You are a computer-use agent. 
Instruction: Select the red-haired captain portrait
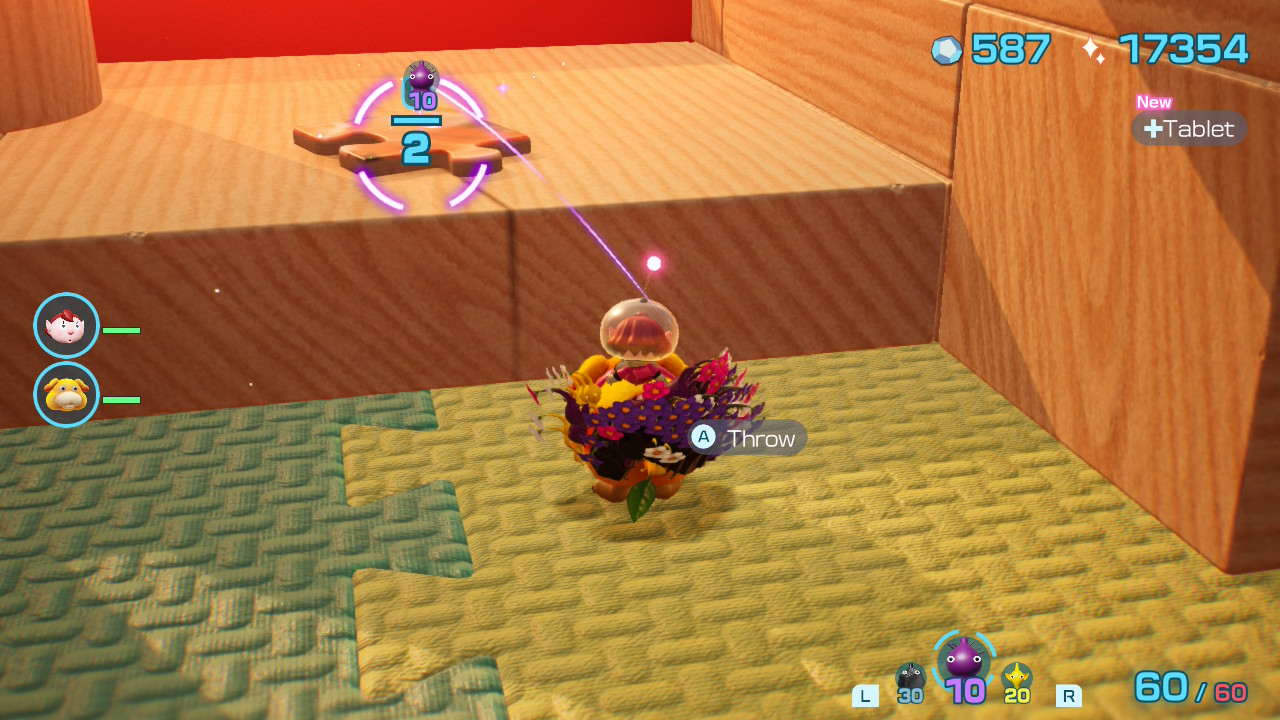[x=66, y=326]
